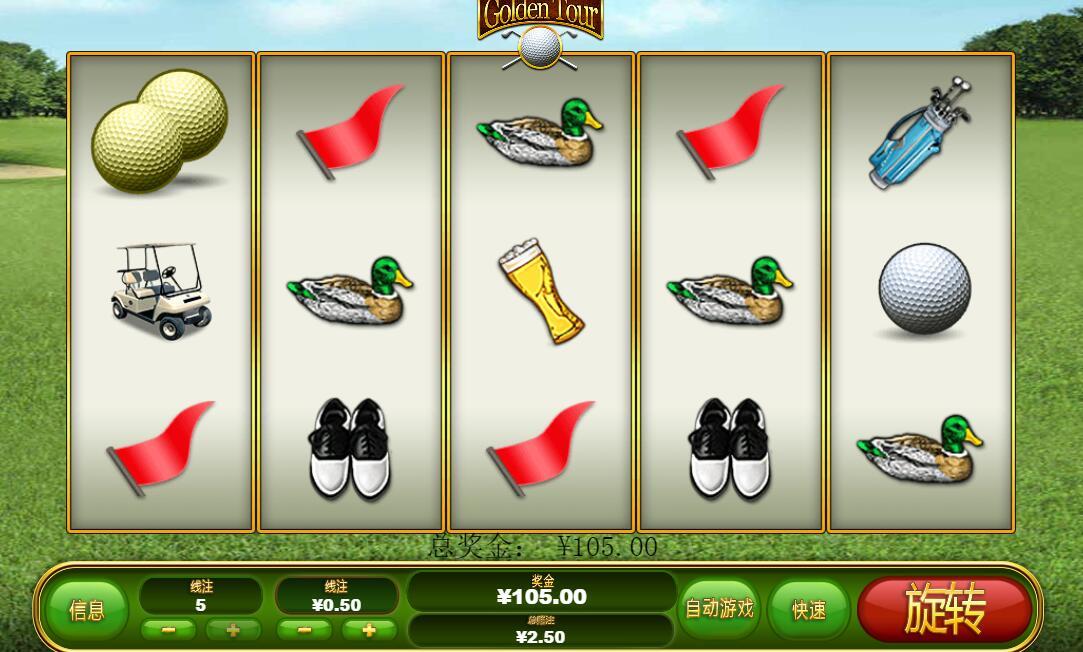Screen dimensions: 1083x652
Task: Decrease the line count below 5
Action: click(x=168, y=630)
